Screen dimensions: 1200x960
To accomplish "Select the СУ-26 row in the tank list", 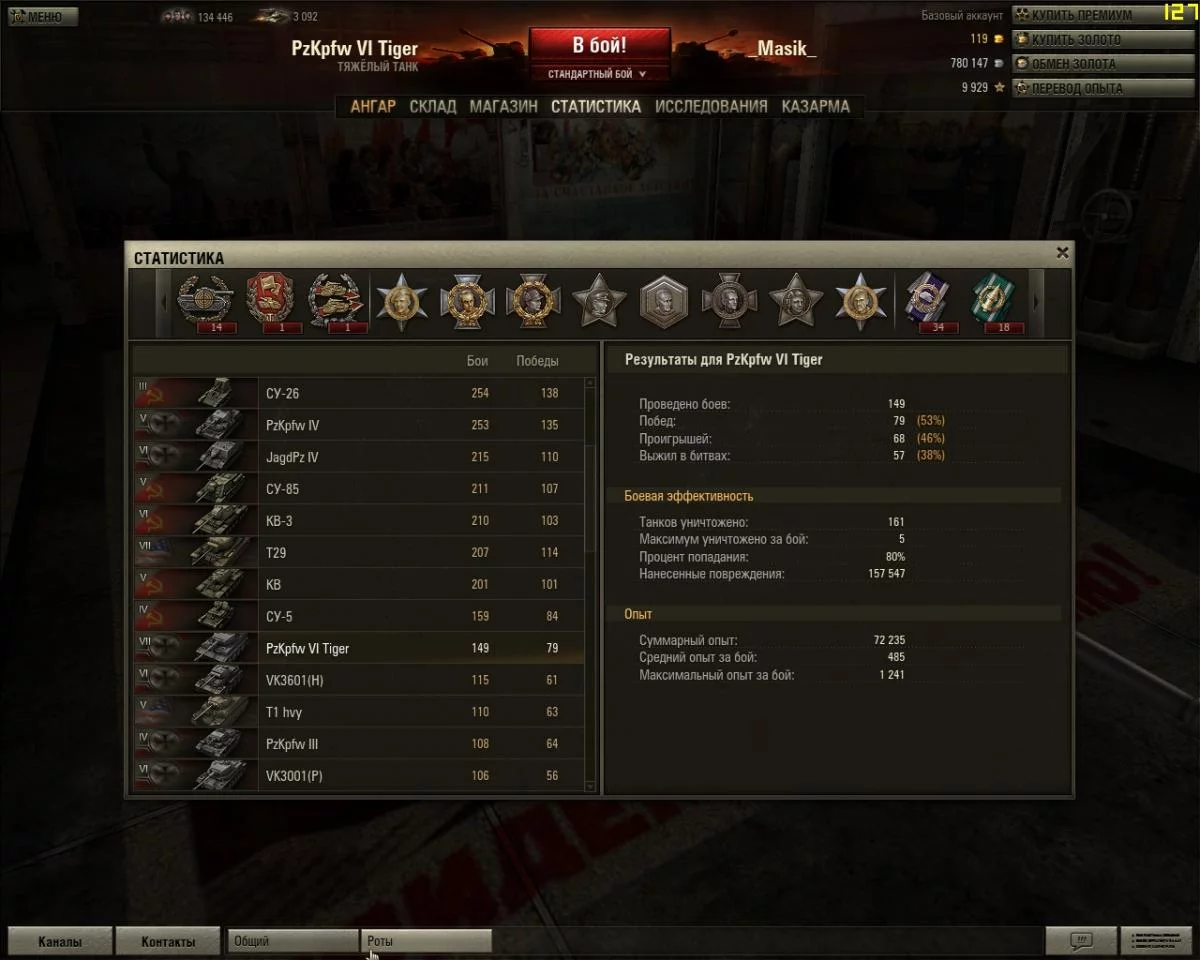I will (359, 393).
